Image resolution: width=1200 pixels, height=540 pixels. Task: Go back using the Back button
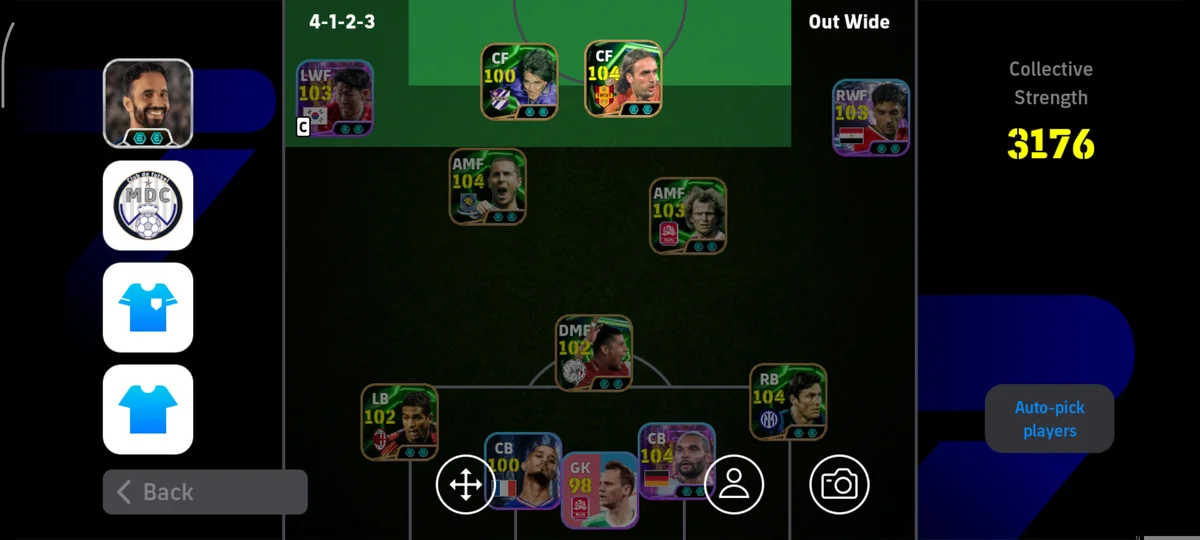coord(205,492)
